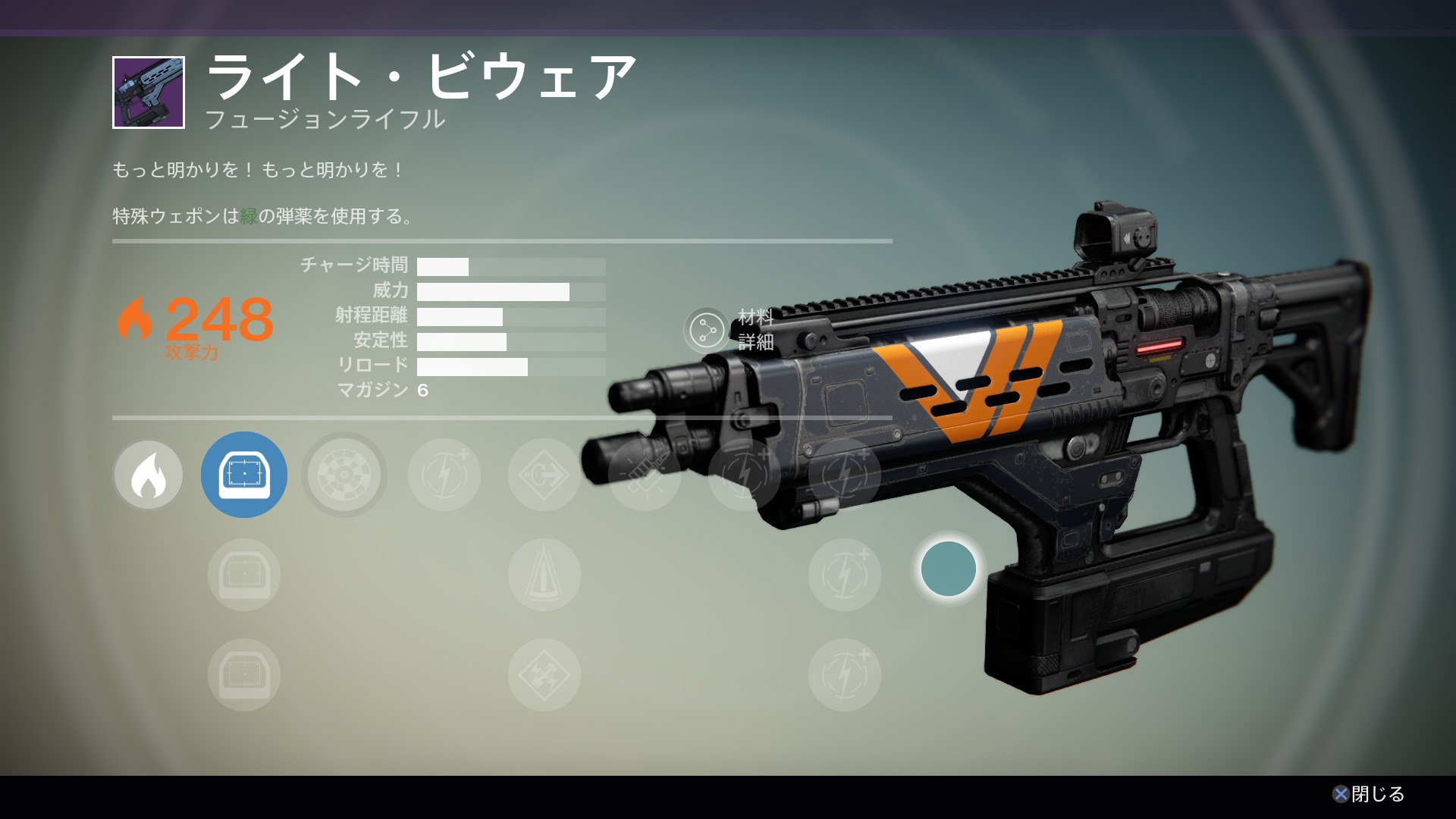Open the circular dial perk node
This screenshot has height=819, width=1456.
tap(344, 475)
